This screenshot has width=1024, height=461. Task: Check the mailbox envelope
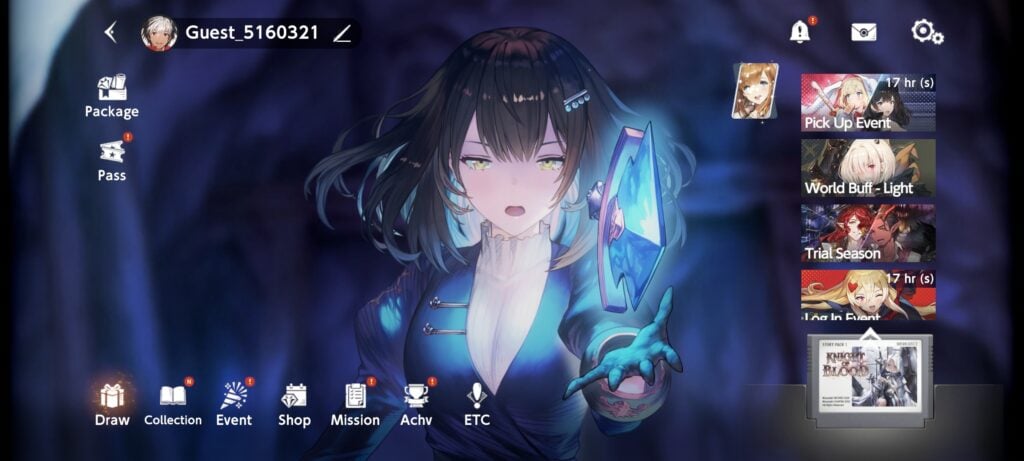pyautogui.click(x=863, y=32)
